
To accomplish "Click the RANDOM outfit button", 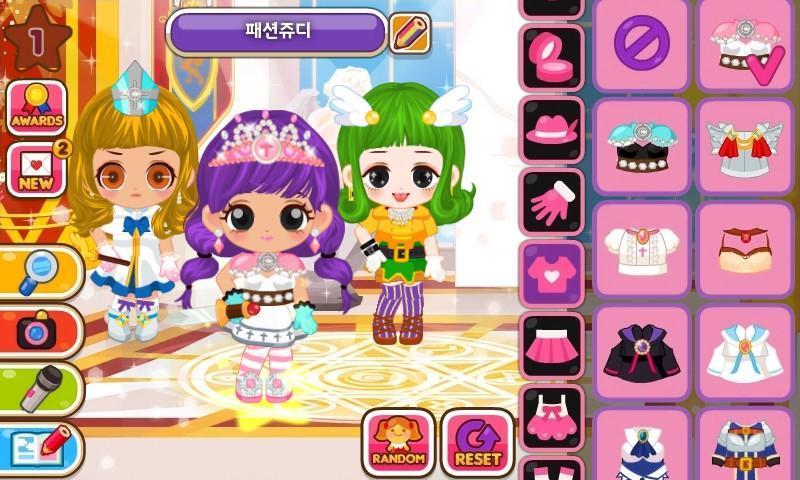I will pyautogui.click(x=398, y=442).
